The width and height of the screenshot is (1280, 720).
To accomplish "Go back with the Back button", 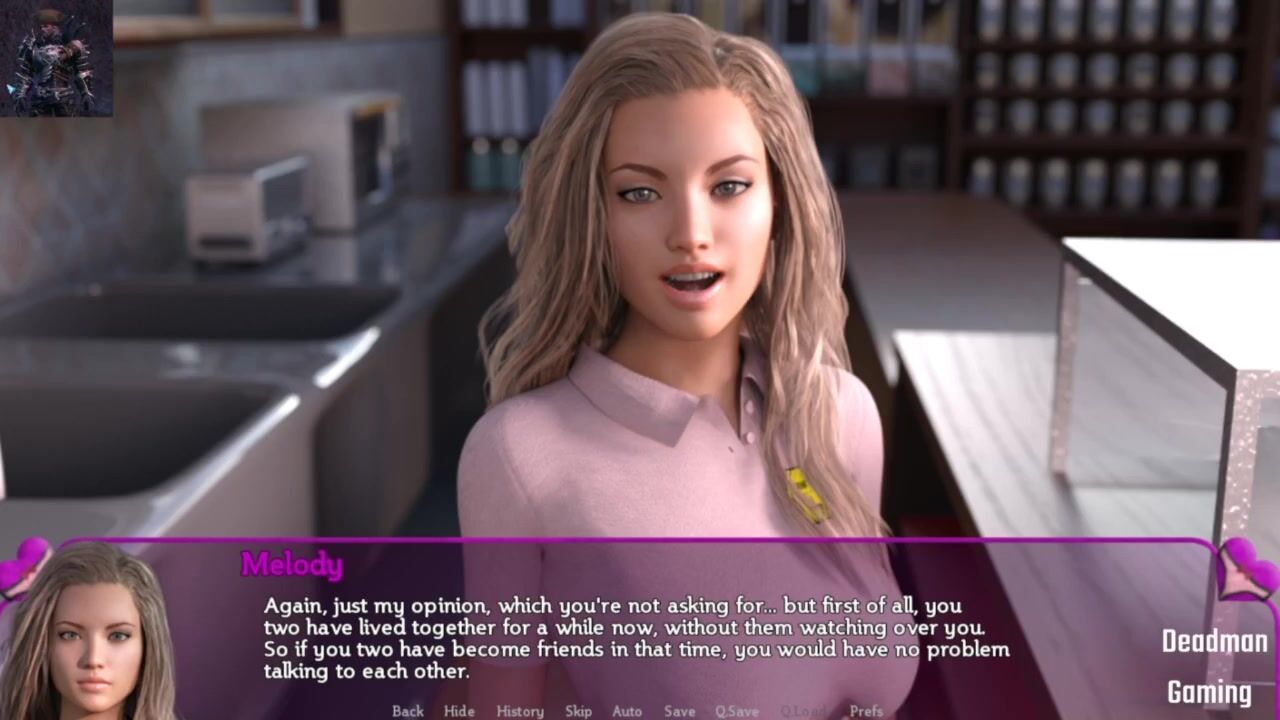I will tap(408, 711).
